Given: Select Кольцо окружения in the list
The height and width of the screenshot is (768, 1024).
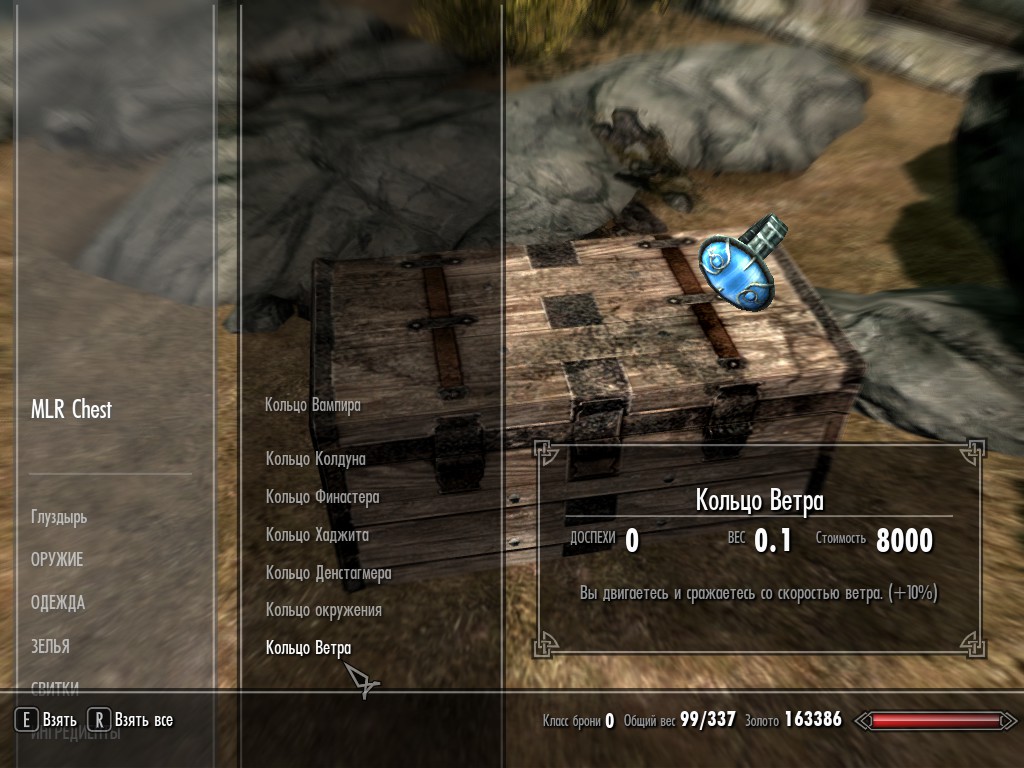Looking at the screenshot, I should (323, 610).
